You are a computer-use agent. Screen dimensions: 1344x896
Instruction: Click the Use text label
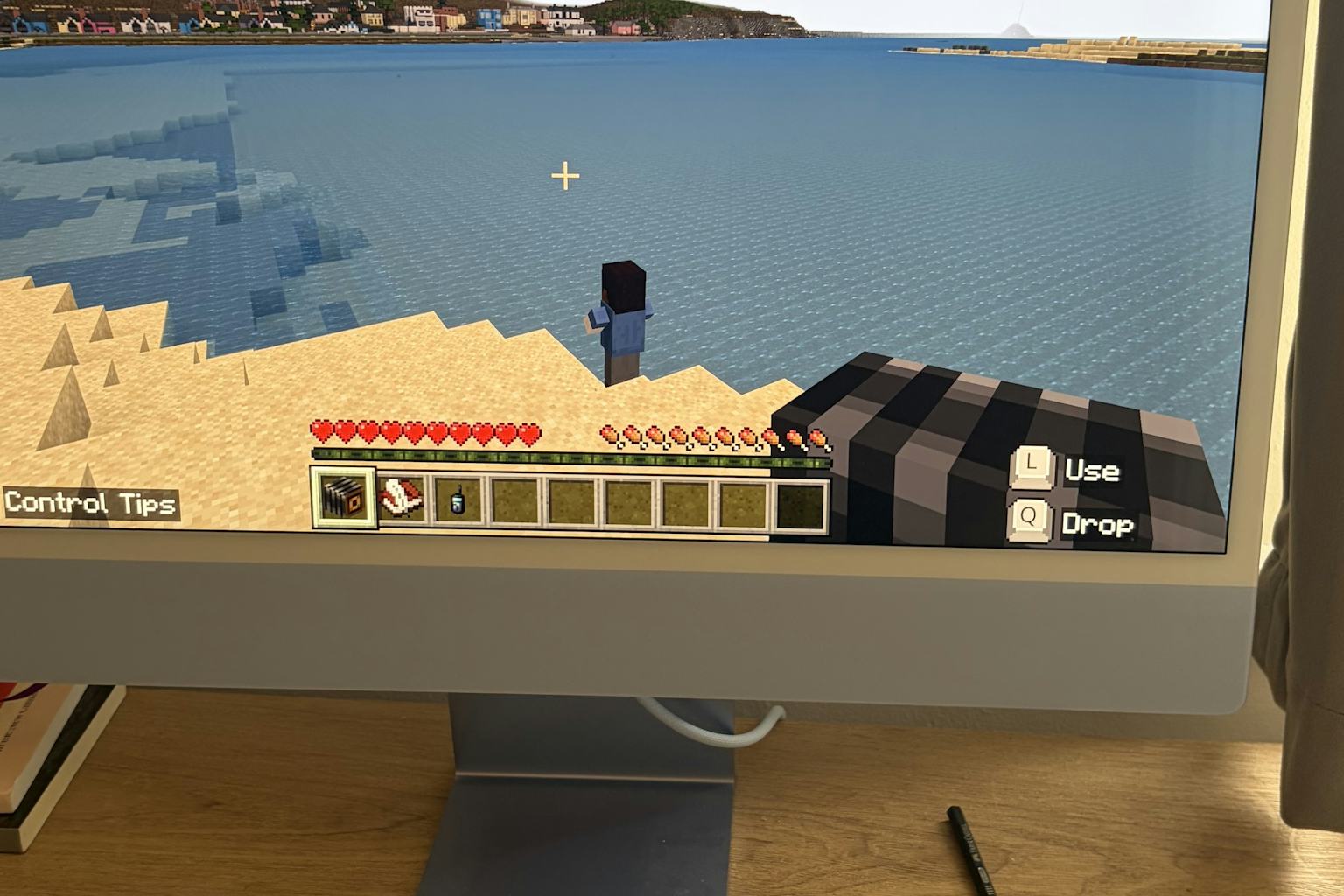click(1092, 471)
